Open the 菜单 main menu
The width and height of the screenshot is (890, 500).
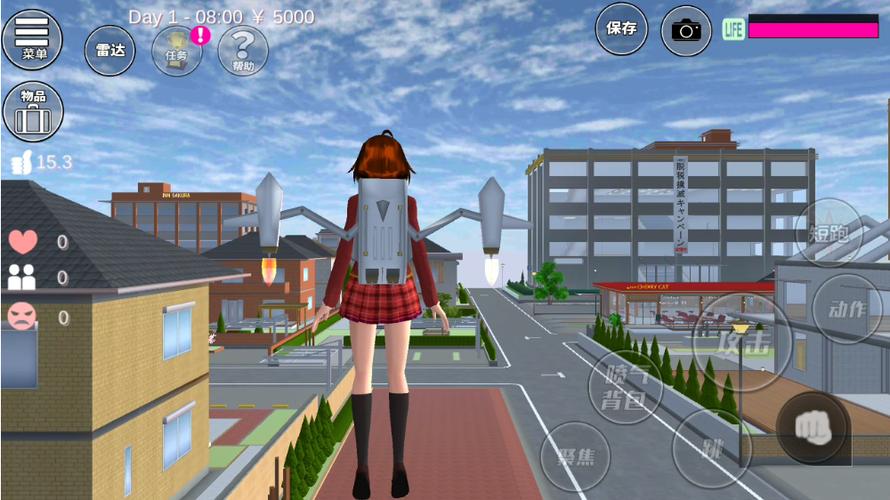point(32,39)
